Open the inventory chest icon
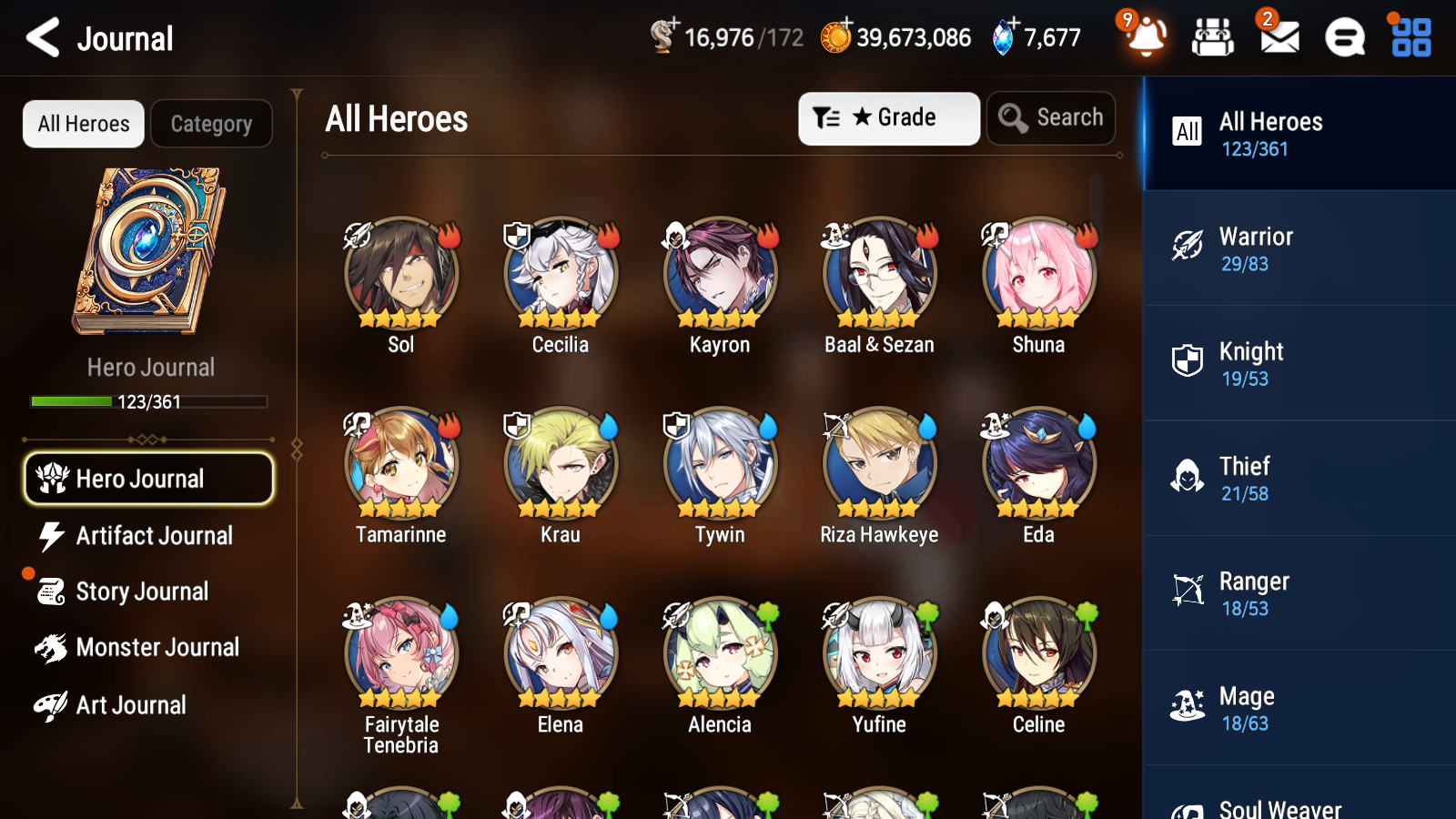This screenshot has width=1456, height=819. pyautogui.click(x=1213, y=37)
